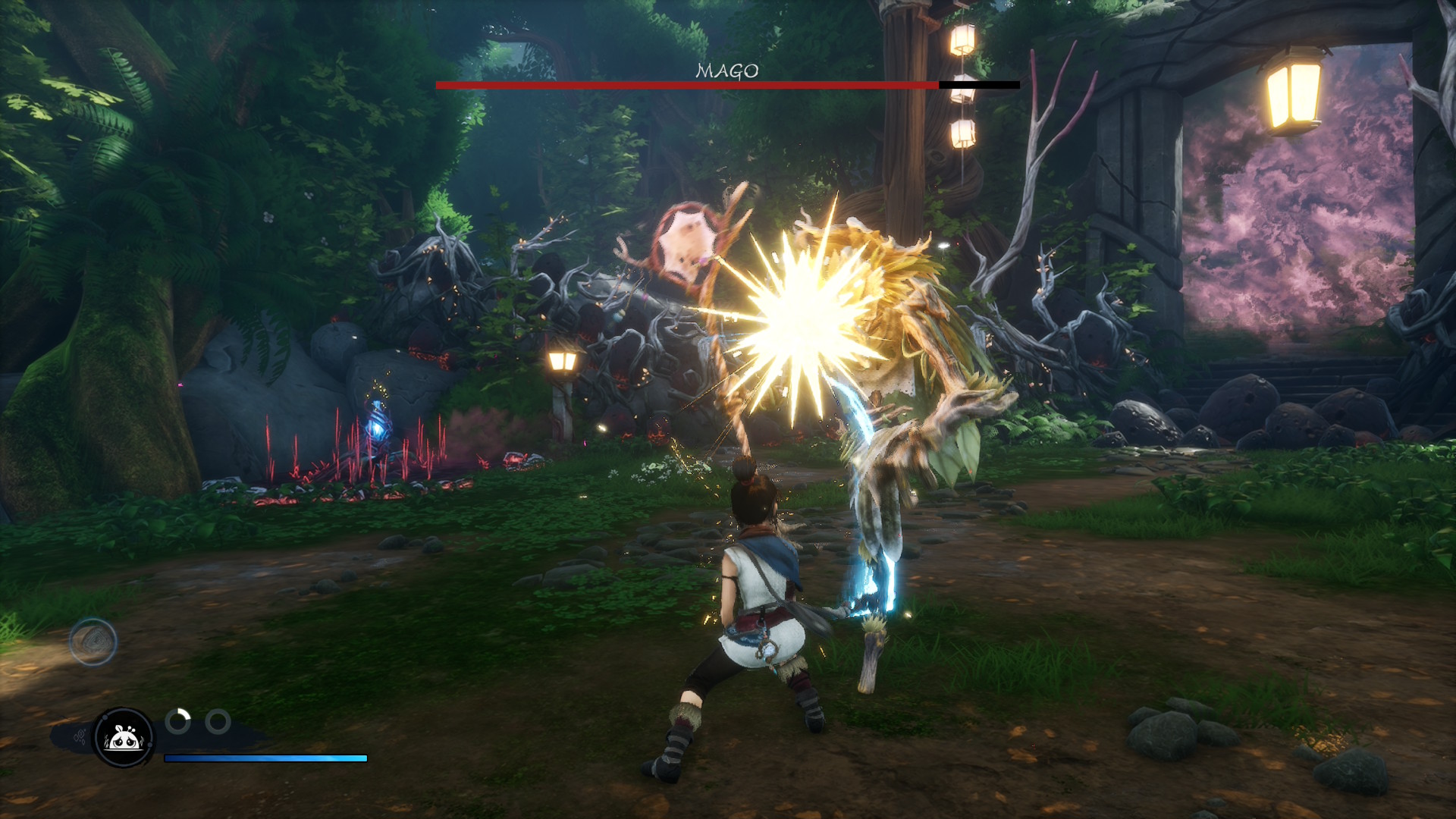Click the Rot companion portrait icon

pos(123,737)
